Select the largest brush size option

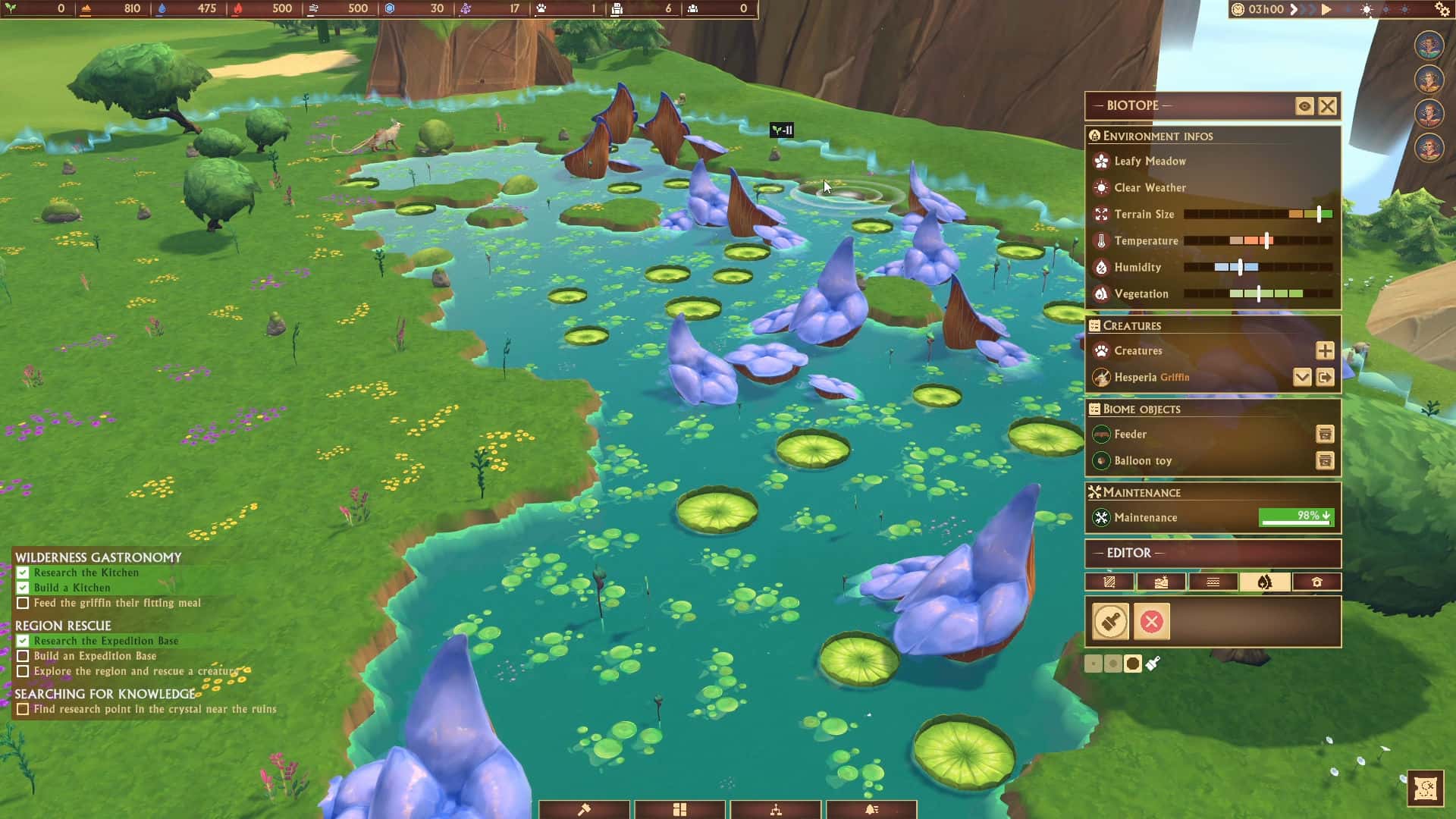click(1134, 663)
